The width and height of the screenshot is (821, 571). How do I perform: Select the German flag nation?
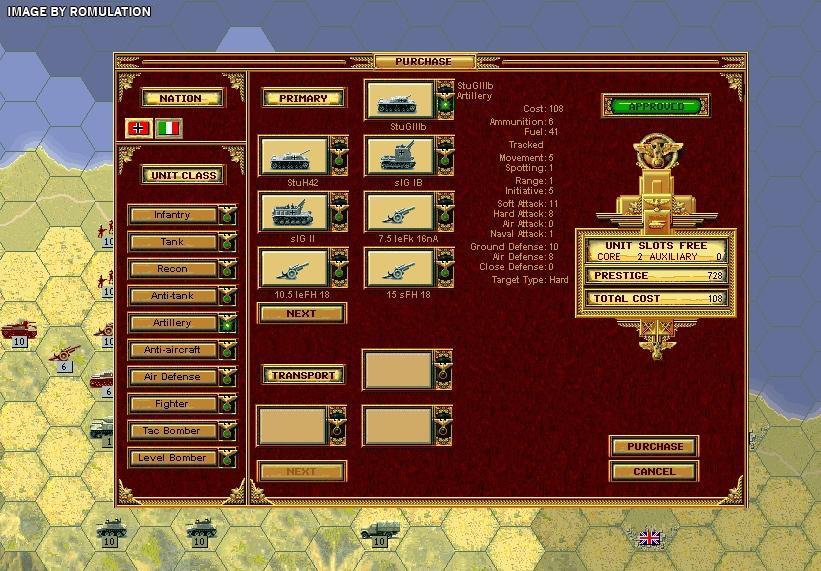138,128
